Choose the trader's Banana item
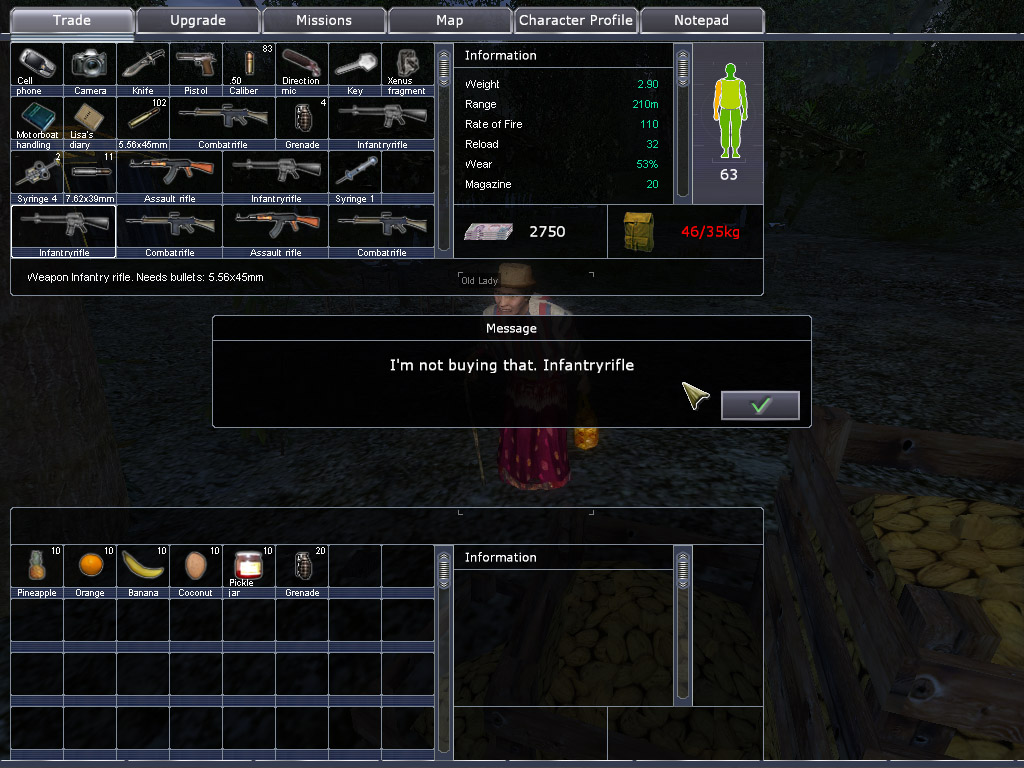Viewport: 1024px width, 768px height. point(143,569)
